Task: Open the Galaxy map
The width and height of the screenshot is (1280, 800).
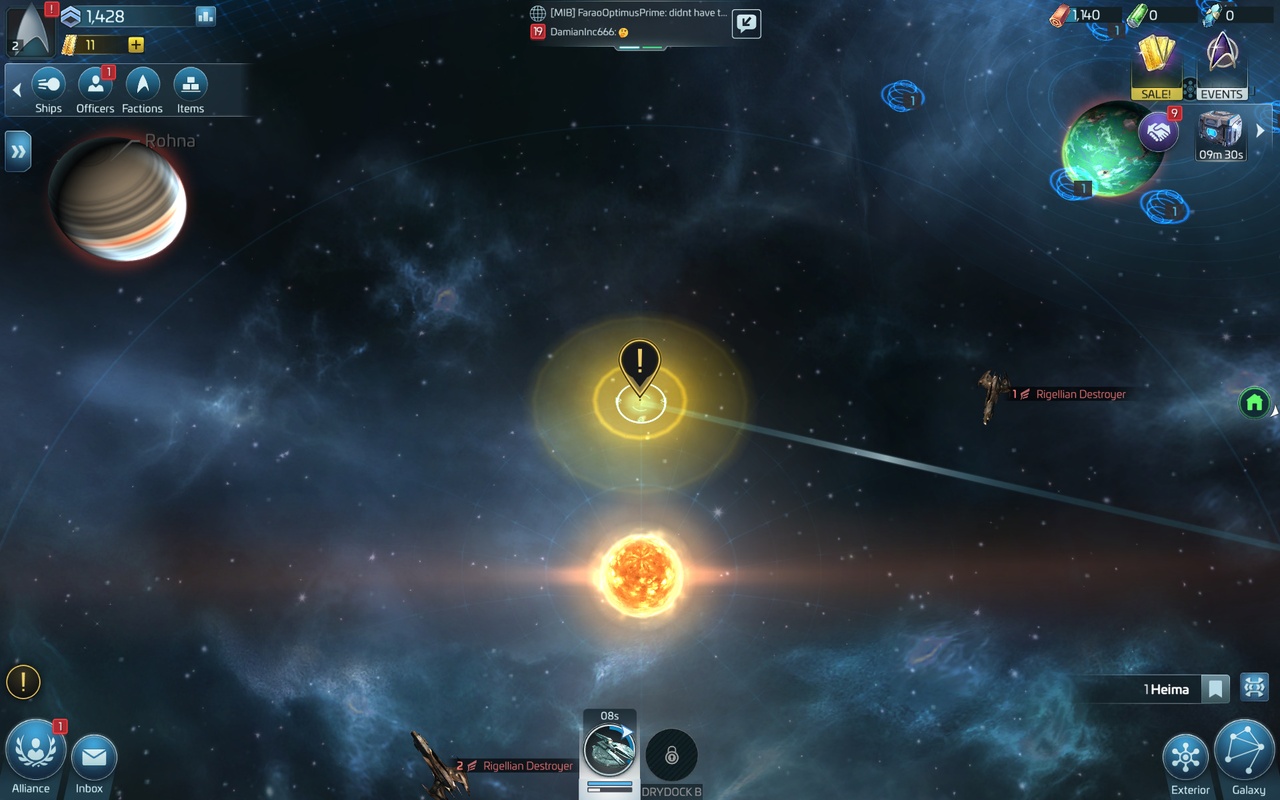Action: coord(1245,755)
